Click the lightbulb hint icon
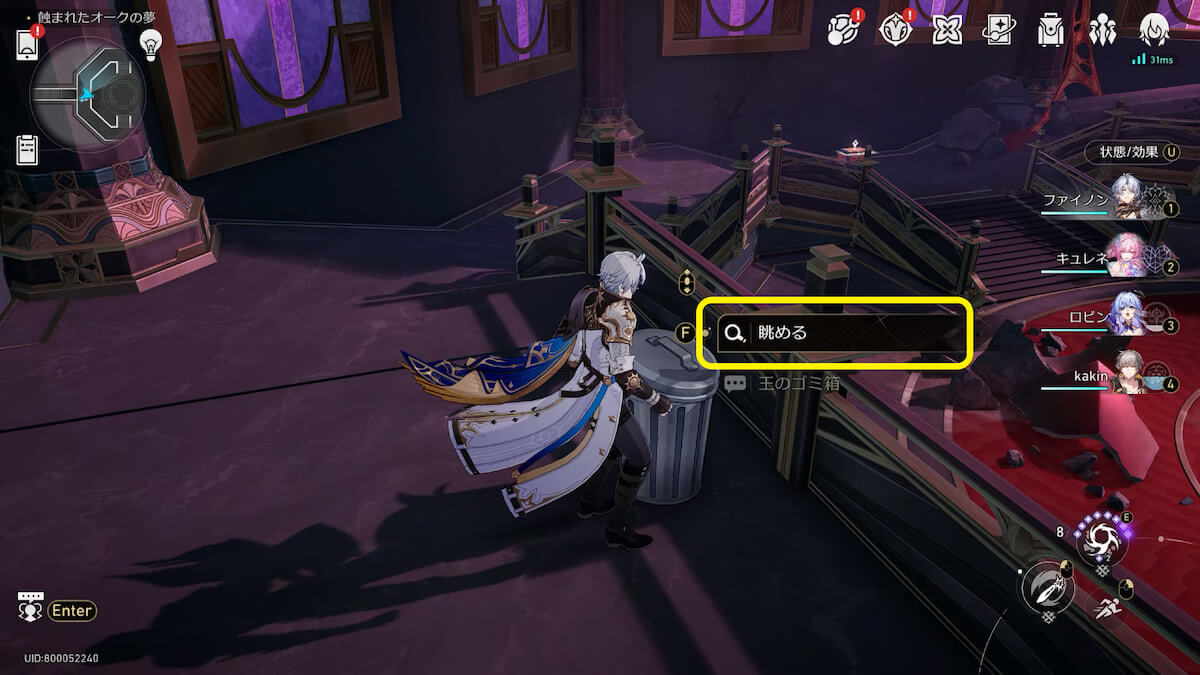Image resolution: width=1200 pixels, height=675 pixels. click(150, 44)
